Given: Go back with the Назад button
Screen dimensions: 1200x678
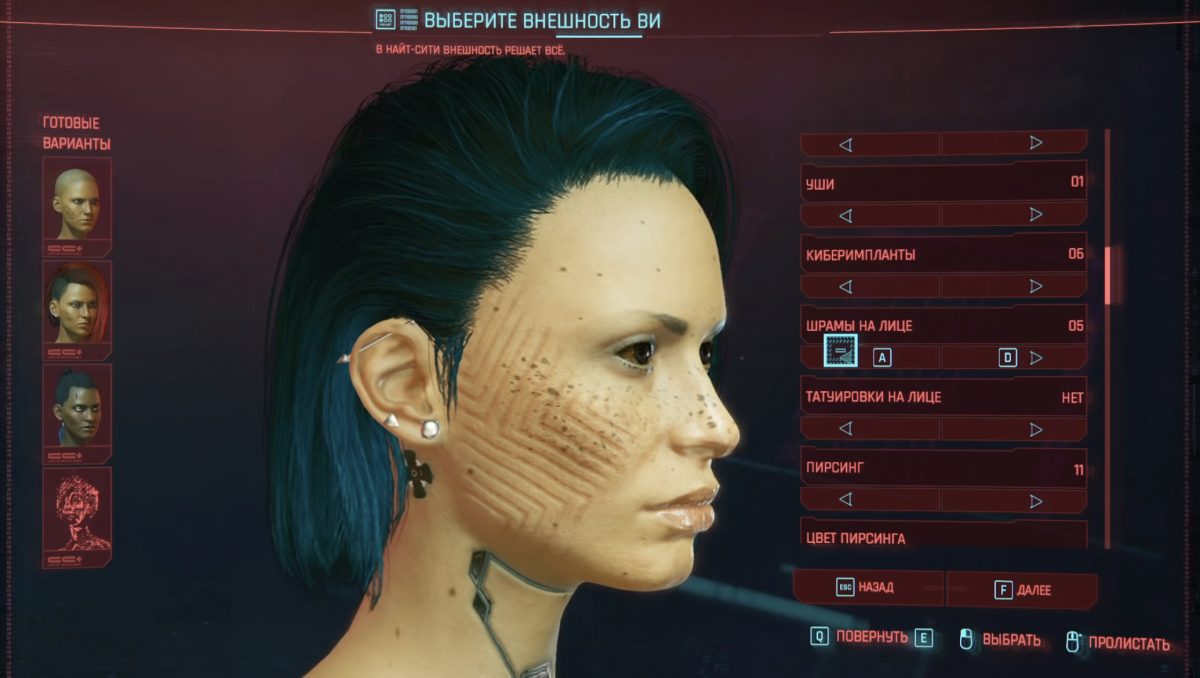Looking at the screenshot, I should (867, 589).
